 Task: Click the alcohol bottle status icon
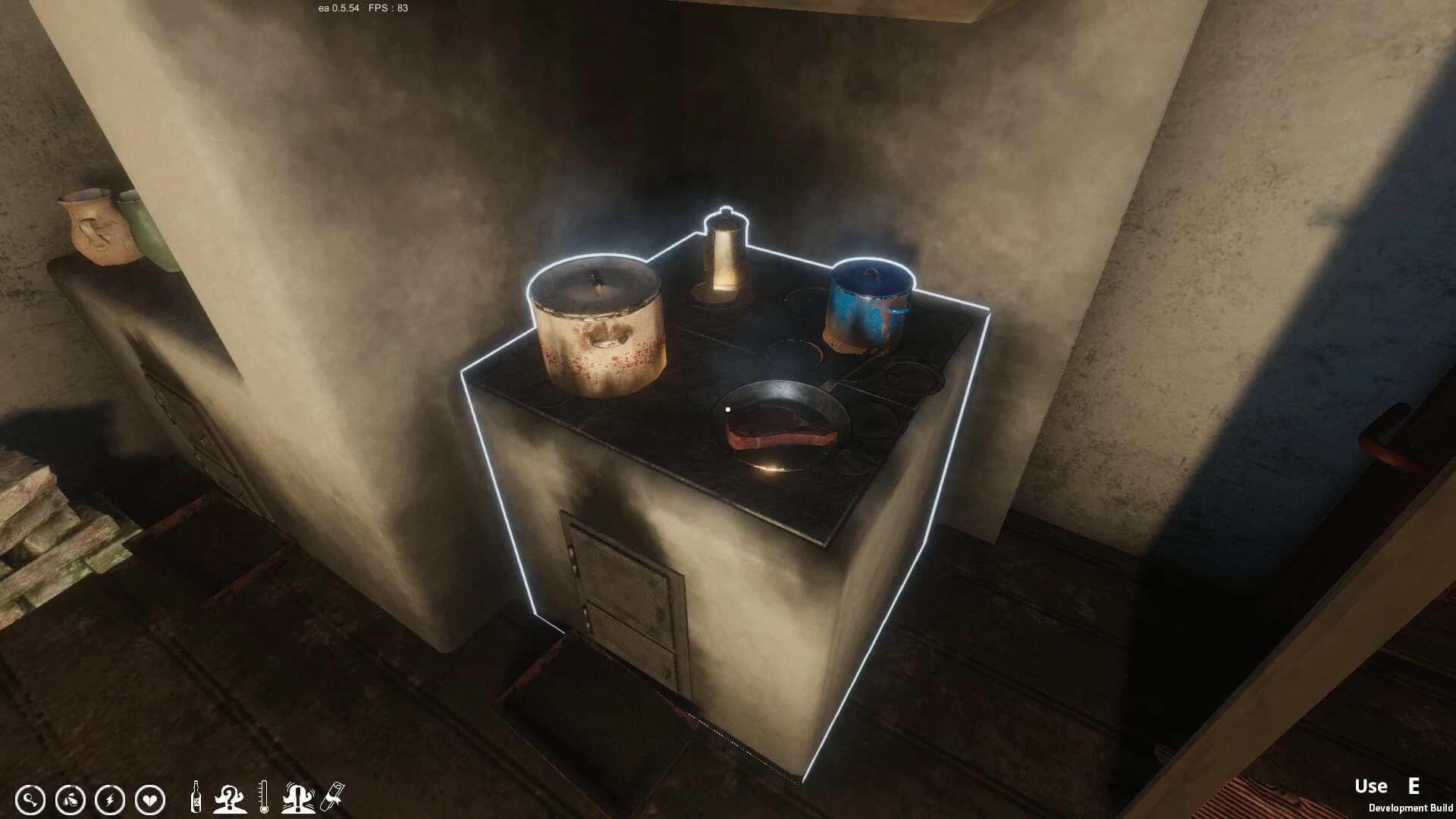pos(196,797)
